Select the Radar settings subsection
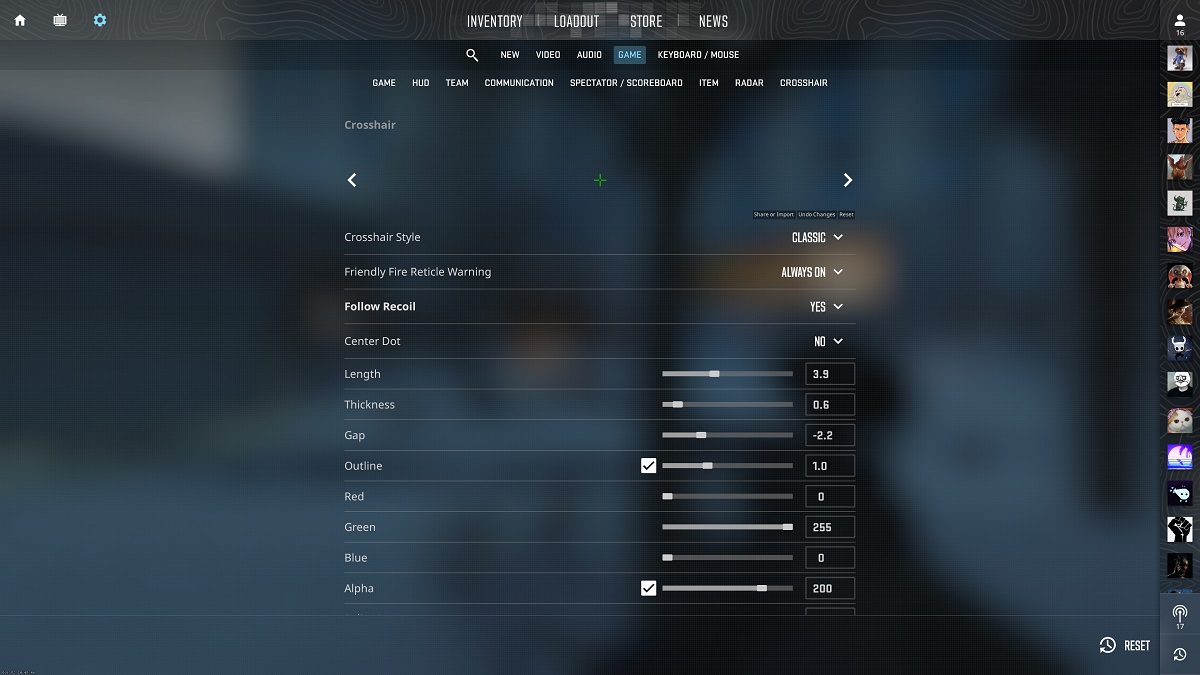1200x675 pixels. tap(749, 83)
